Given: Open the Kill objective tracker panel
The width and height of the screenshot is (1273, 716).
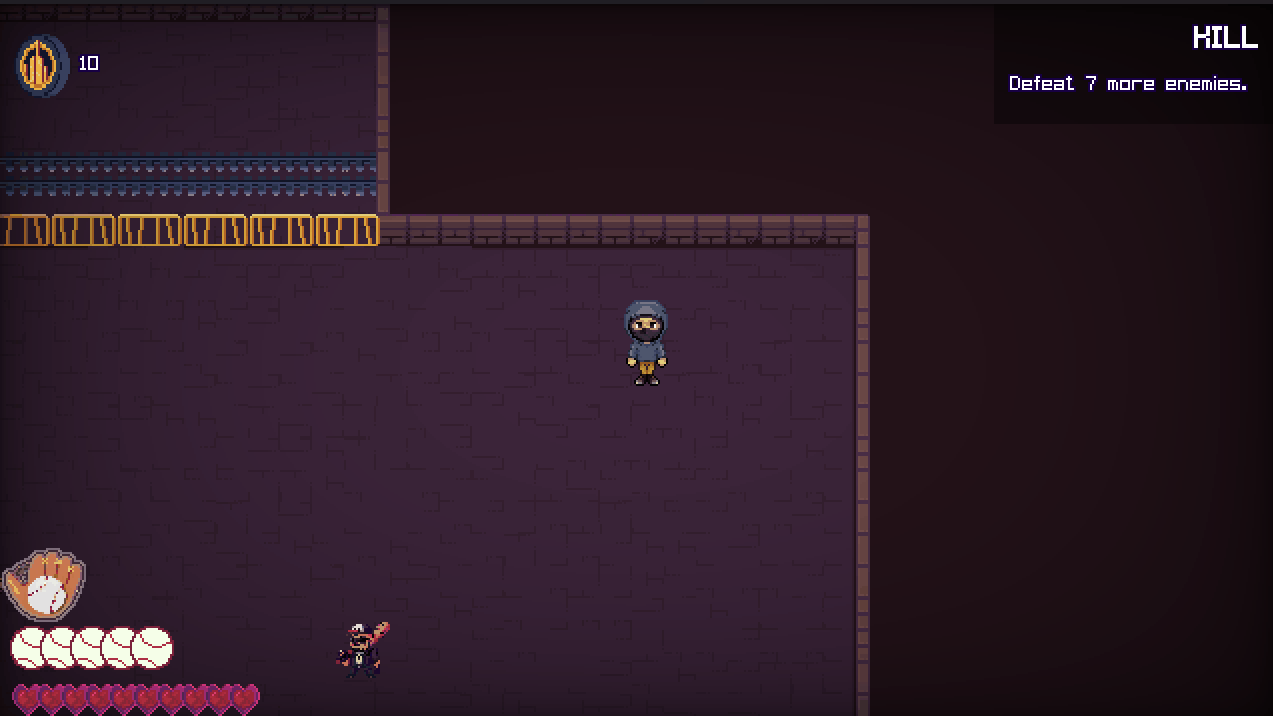Looking at the screenshot, I should click(1131, 64).
